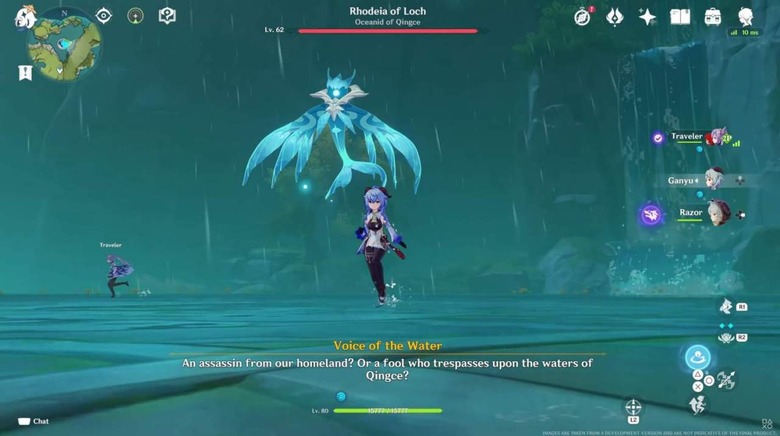The image size is (780, 436).
Task: Open the circular minimap
Action: click(x=65, y=42)
